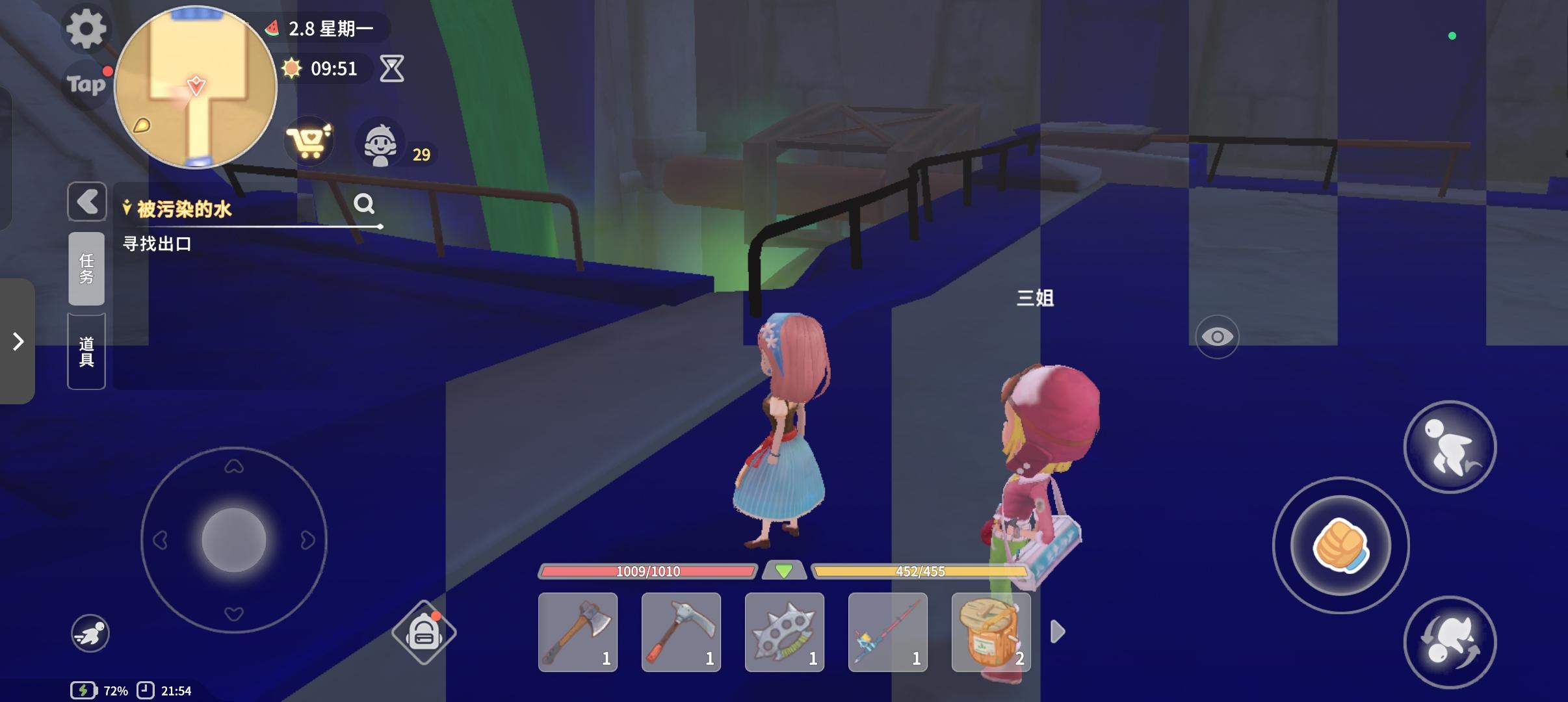
Task: Click the quest objective 寻找出口
Action: 158,244
